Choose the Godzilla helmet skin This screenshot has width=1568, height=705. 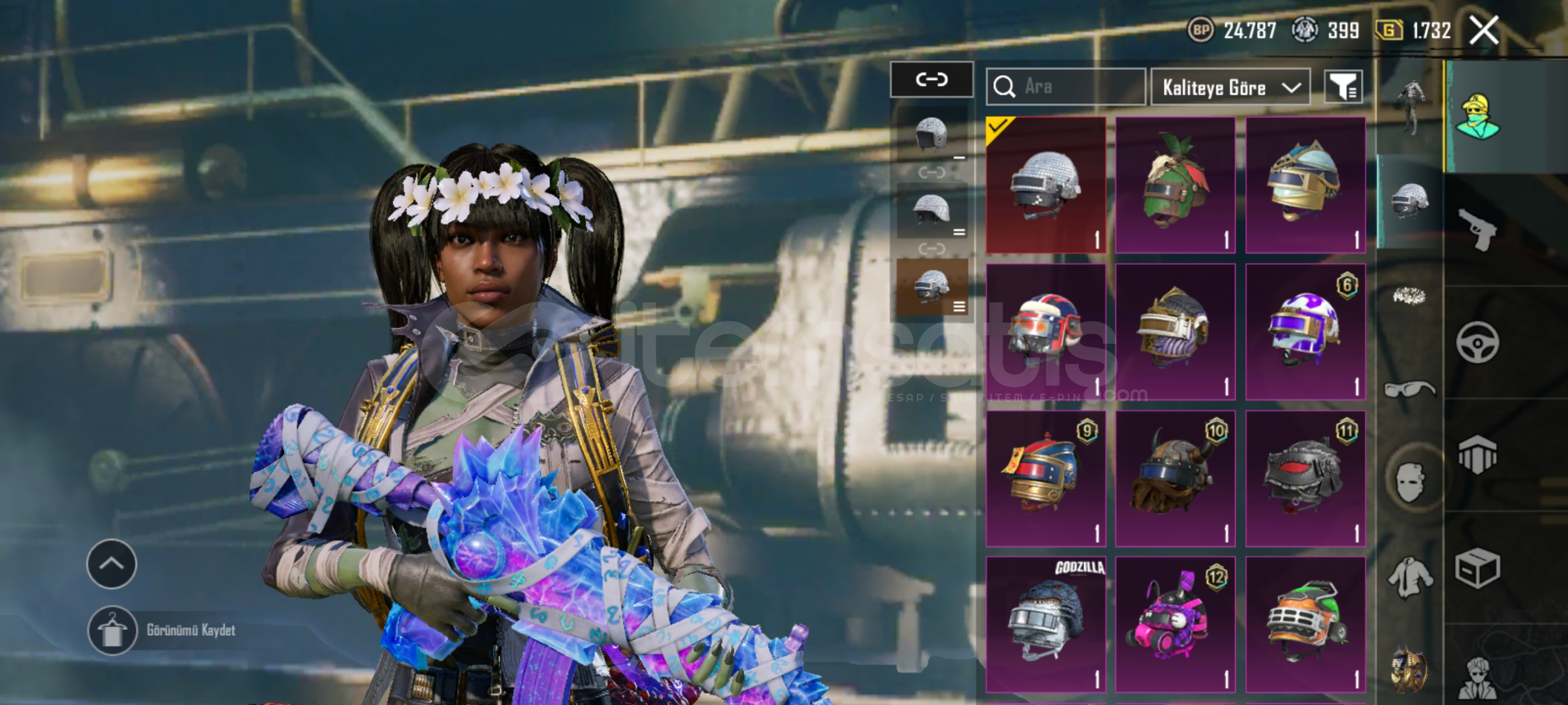pyautogui.click(x=1046, y=624)
